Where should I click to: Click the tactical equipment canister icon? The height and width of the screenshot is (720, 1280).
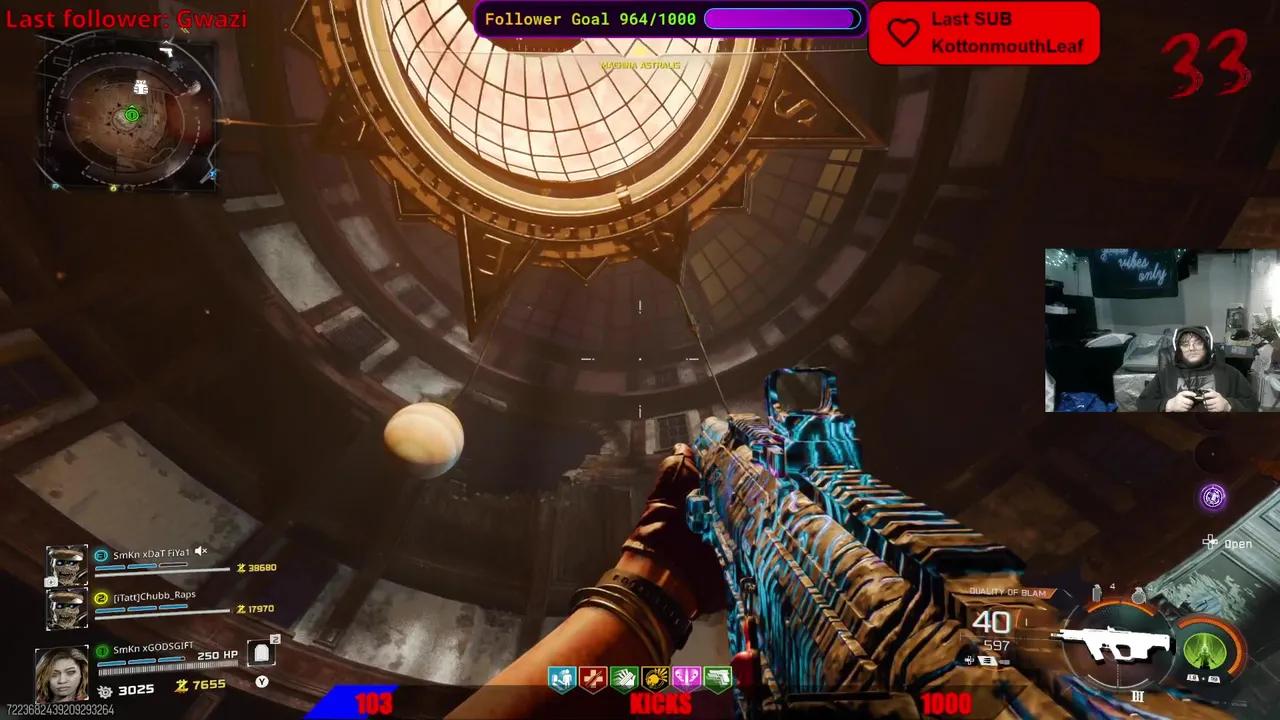click(x=1096, y=594)
